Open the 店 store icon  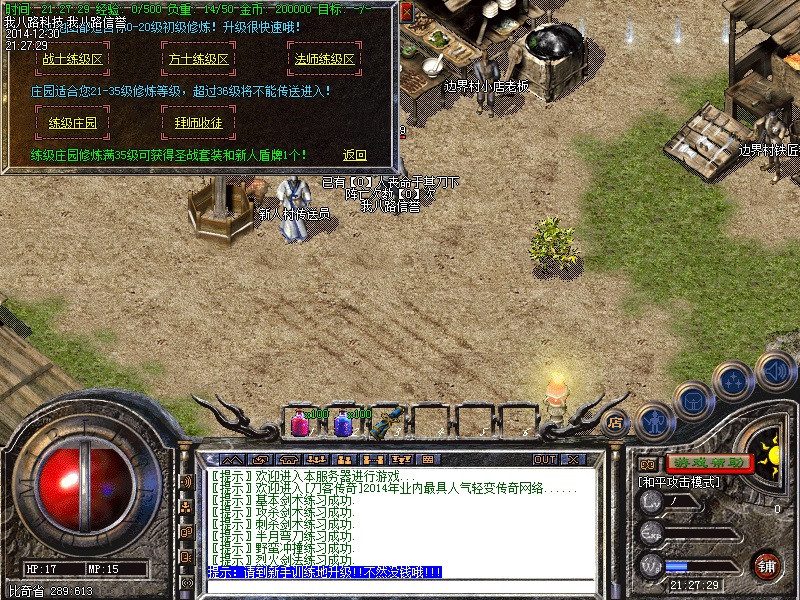coord(617,421)
